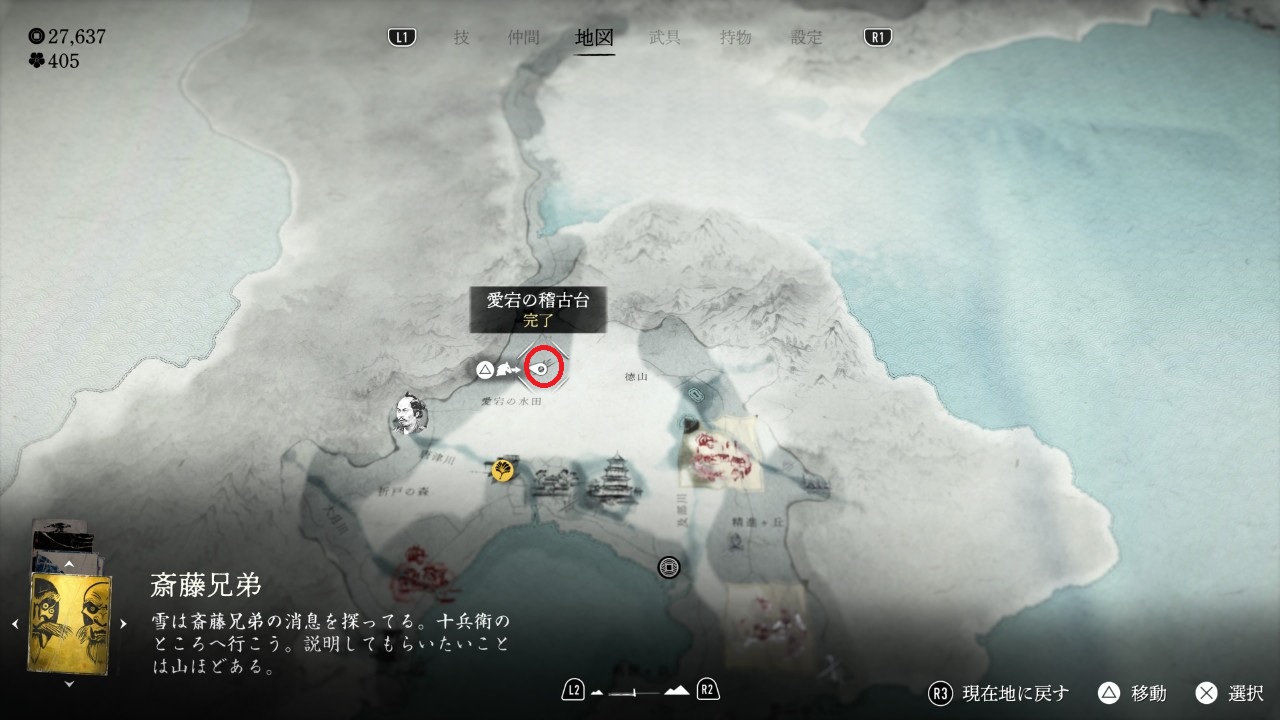The image size is (1280, 720).
Task: Select the red-circled 愛宕の稽古台 map marker
Action: point(545,368)
